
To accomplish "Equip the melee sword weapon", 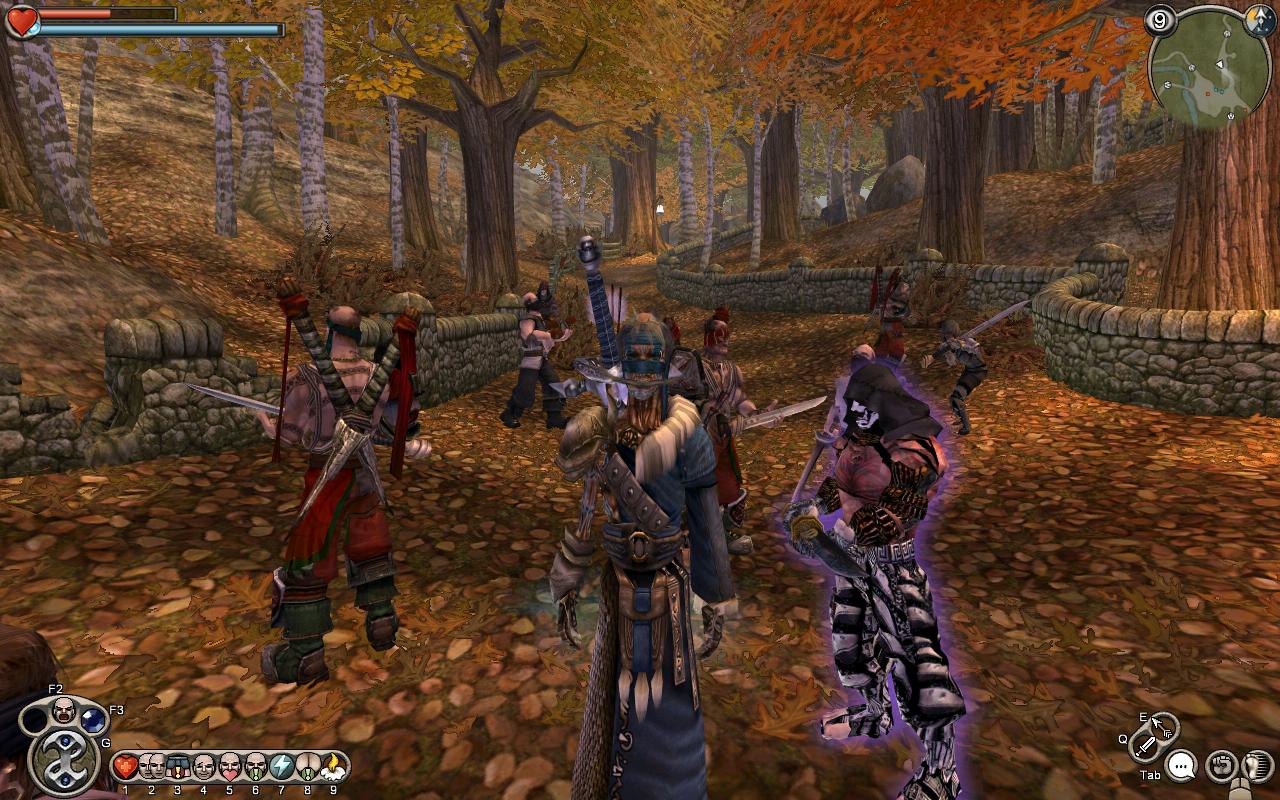I will (x=1147, y=745).
